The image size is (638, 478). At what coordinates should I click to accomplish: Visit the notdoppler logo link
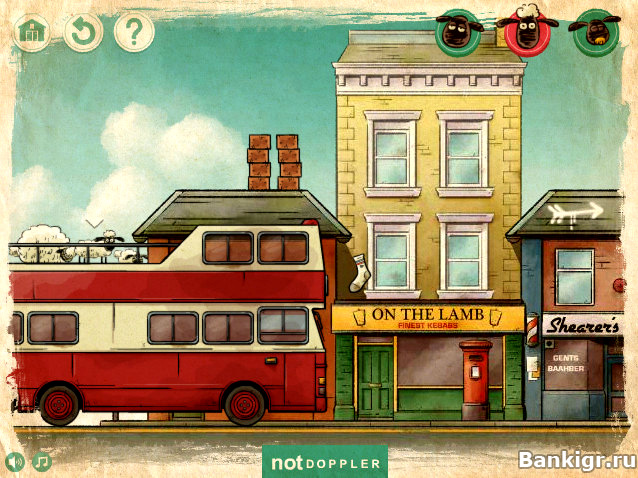click(325, 463)
